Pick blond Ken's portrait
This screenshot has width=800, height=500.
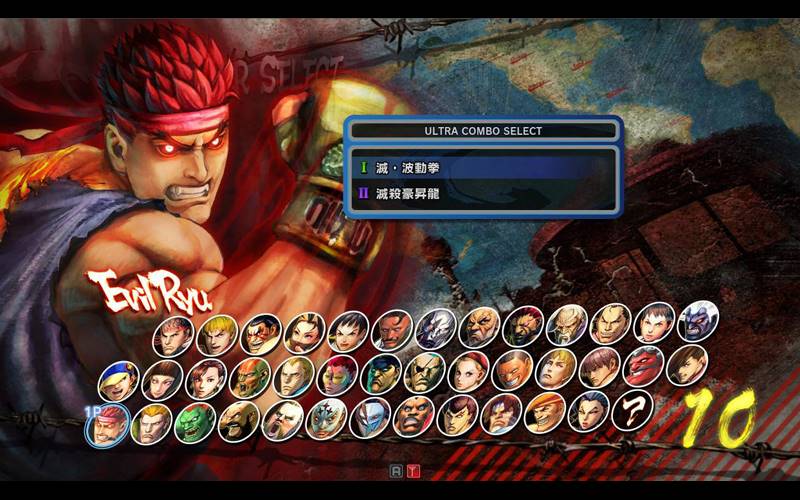coord(217,335)
